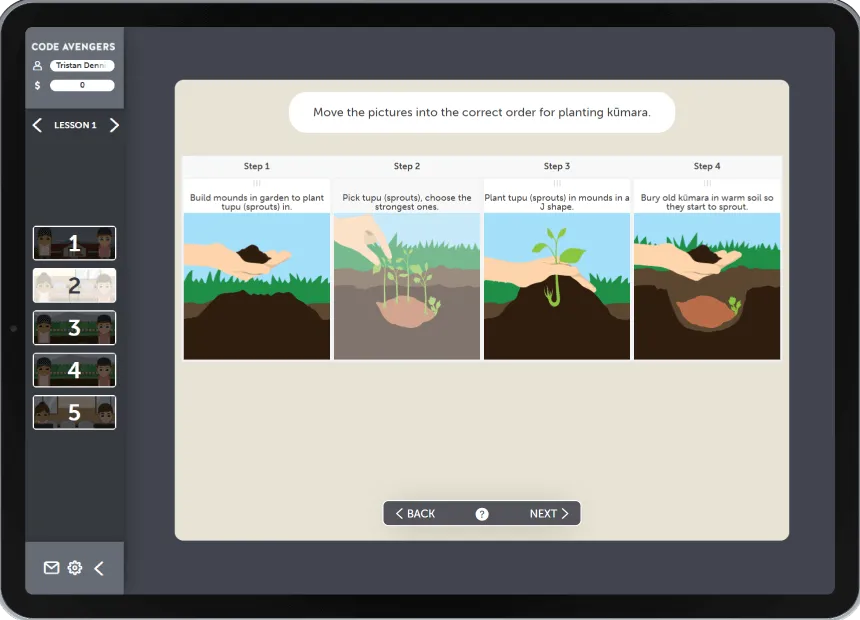Open the question mark help hint
The image size is (860, 620).
coord(482,514)
